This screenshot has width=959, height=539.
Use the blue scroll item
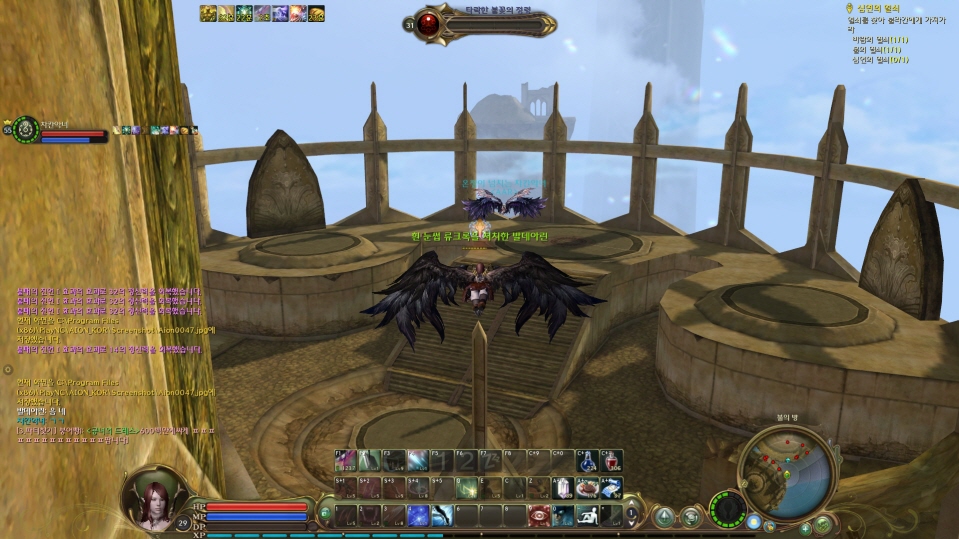point(611,488)
